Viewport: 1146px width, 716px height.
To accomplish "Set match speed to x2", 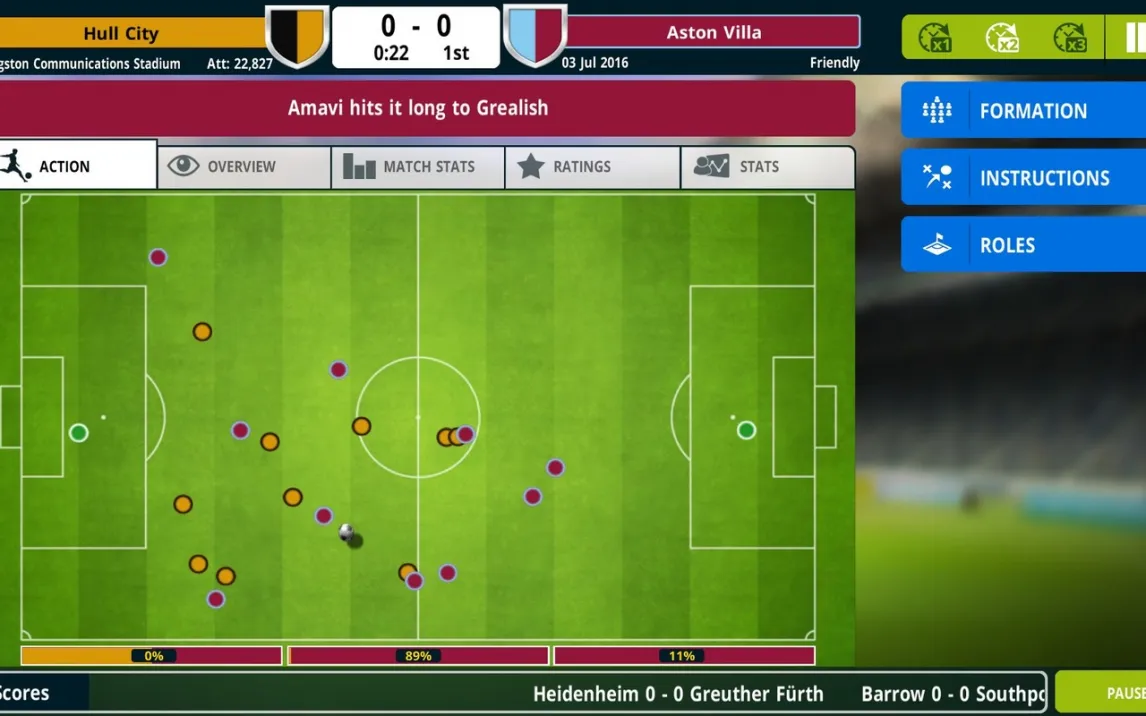I will pyautogui.click(x=1002, y=38).
